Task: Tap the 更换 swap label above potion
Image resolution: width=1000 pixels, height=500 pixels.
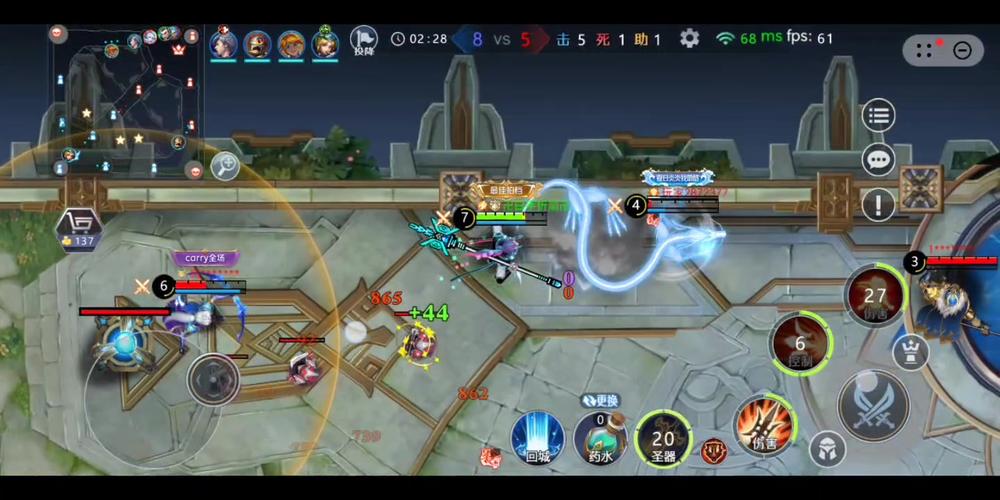Action: [x=598, y=400]
